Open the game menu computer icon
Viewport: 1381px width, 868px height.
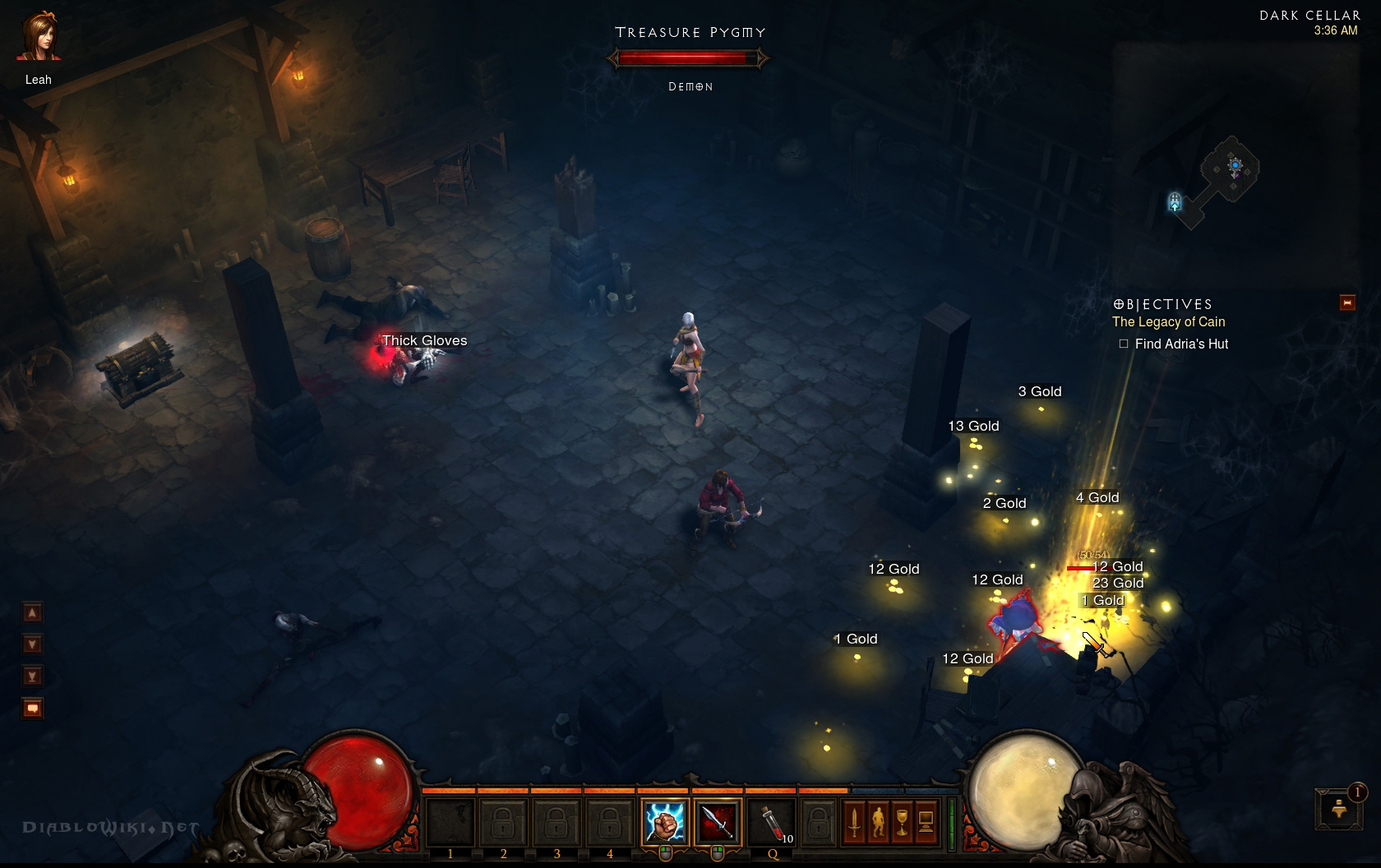926,822
